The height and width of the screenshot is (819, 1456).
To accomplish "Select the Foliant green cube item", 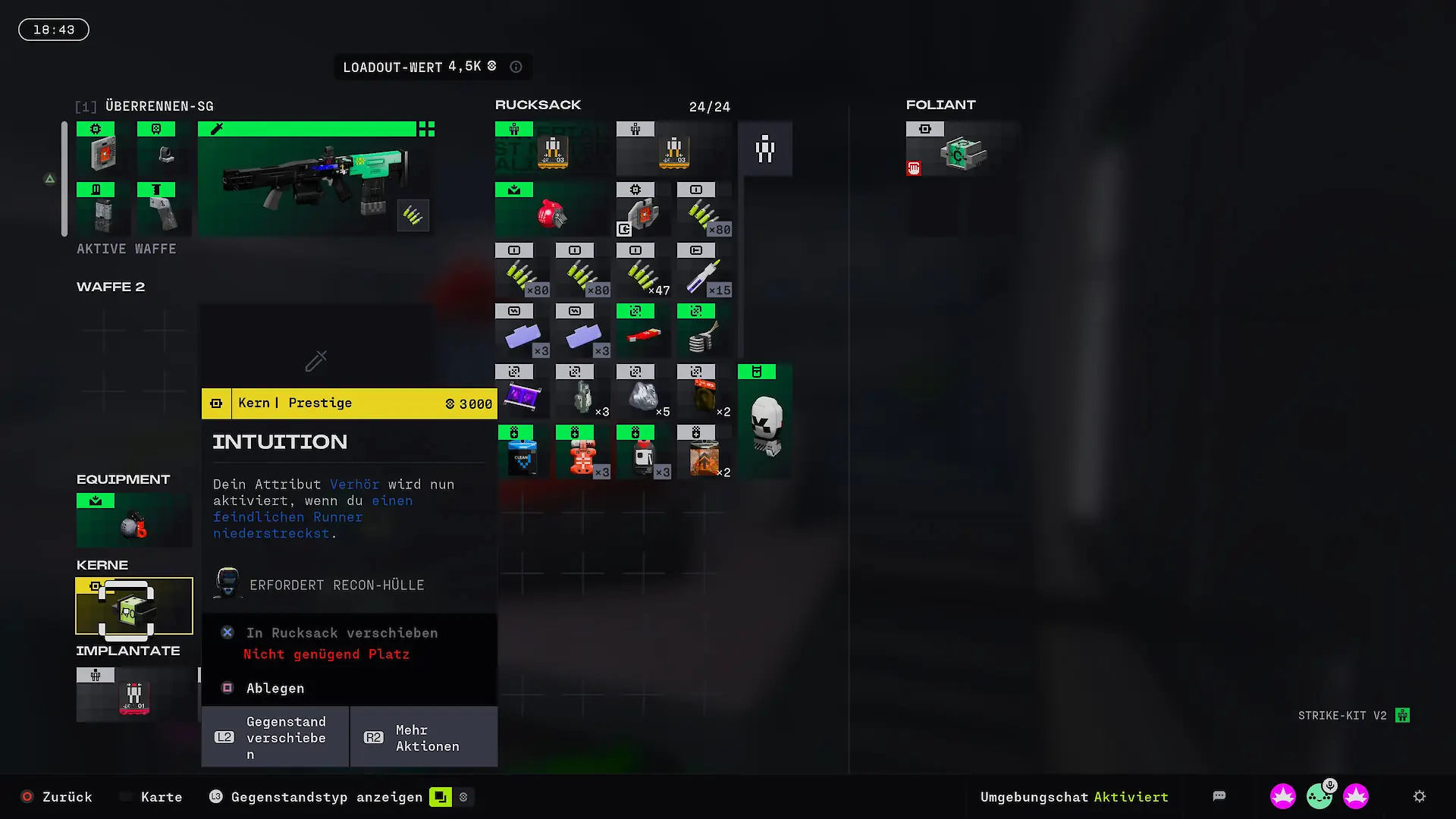I will 960,155.
